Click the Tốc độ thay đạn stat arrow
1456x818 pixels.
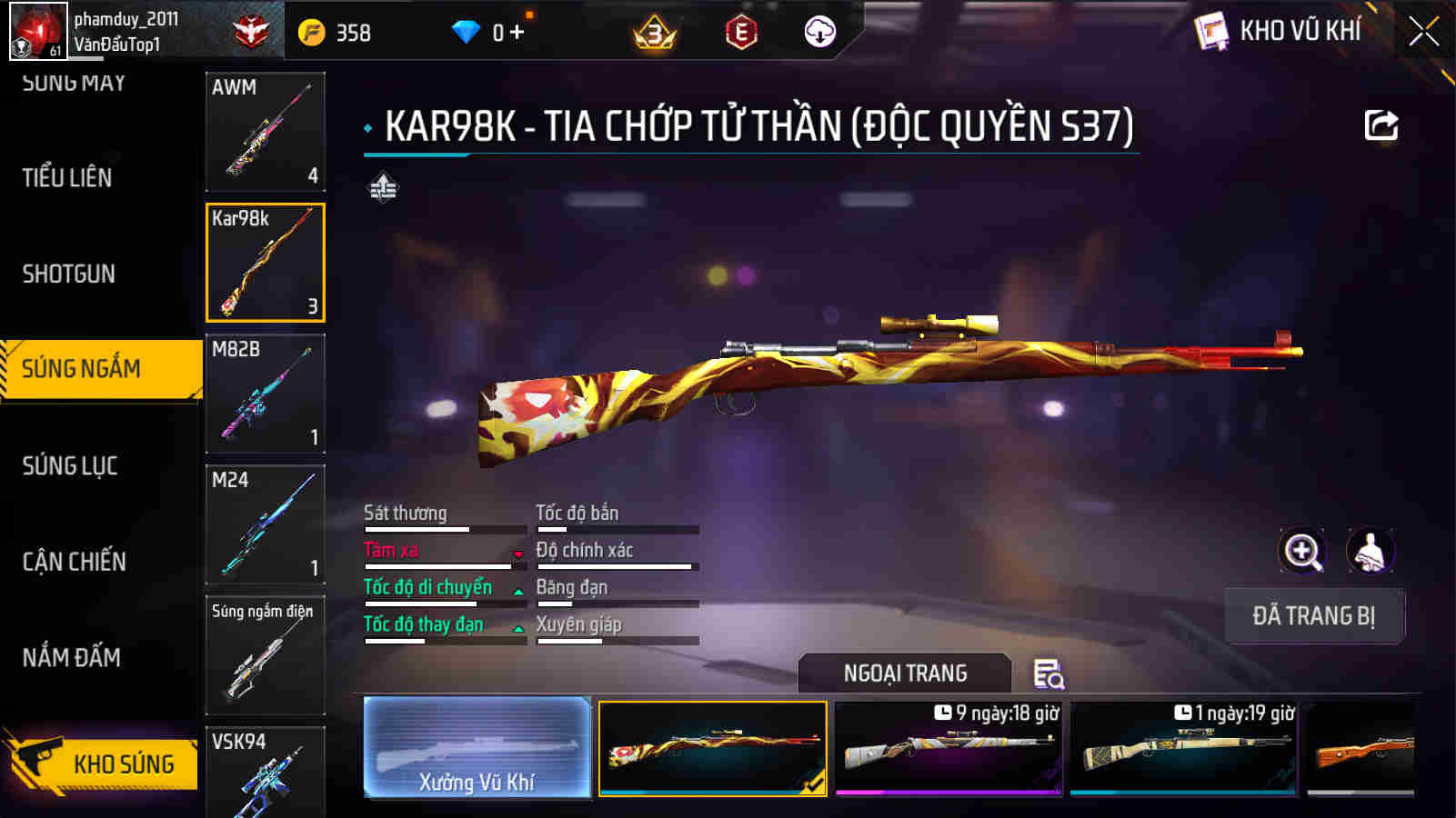[x=517, y=628]
